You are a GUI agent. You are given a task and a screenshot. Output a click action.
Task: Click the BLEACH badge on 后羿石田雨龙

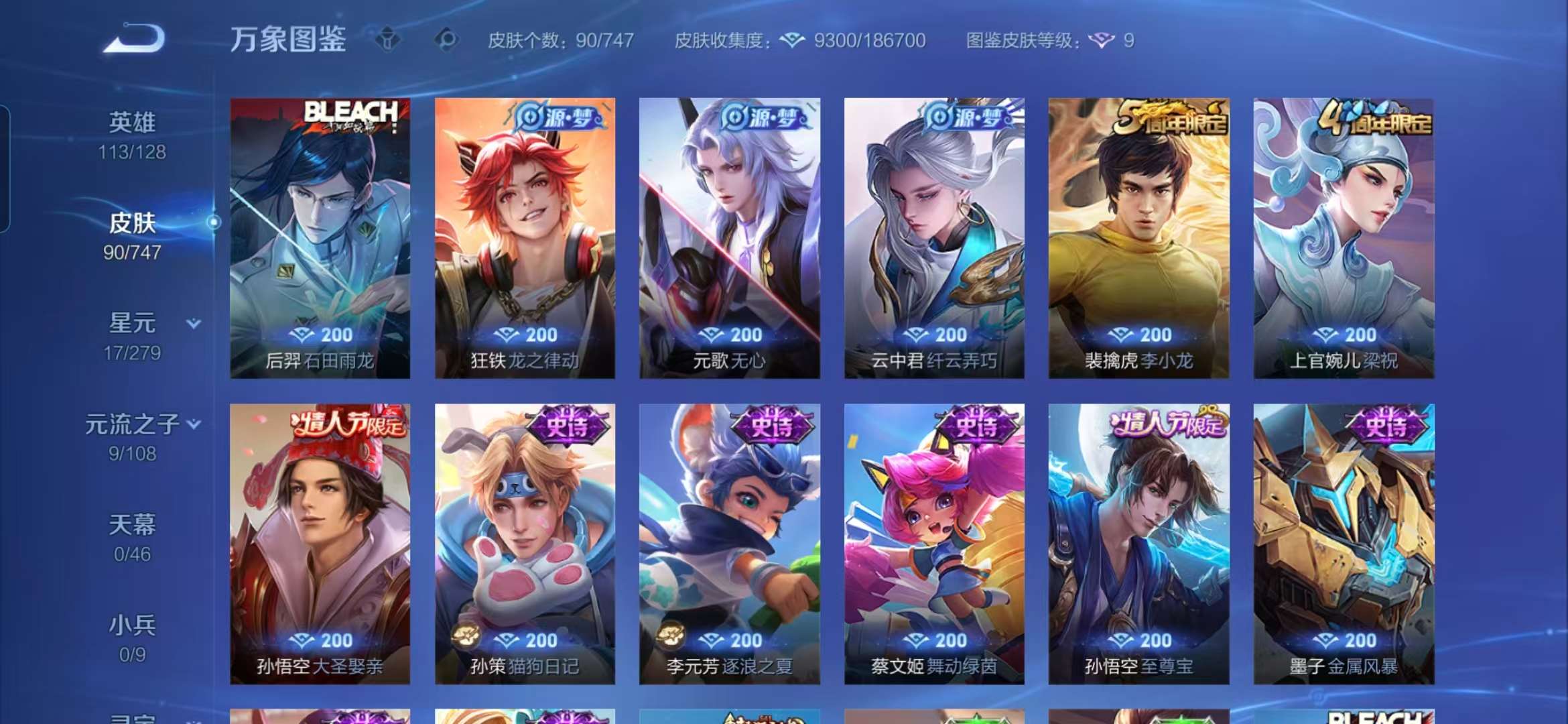point(352,113)
